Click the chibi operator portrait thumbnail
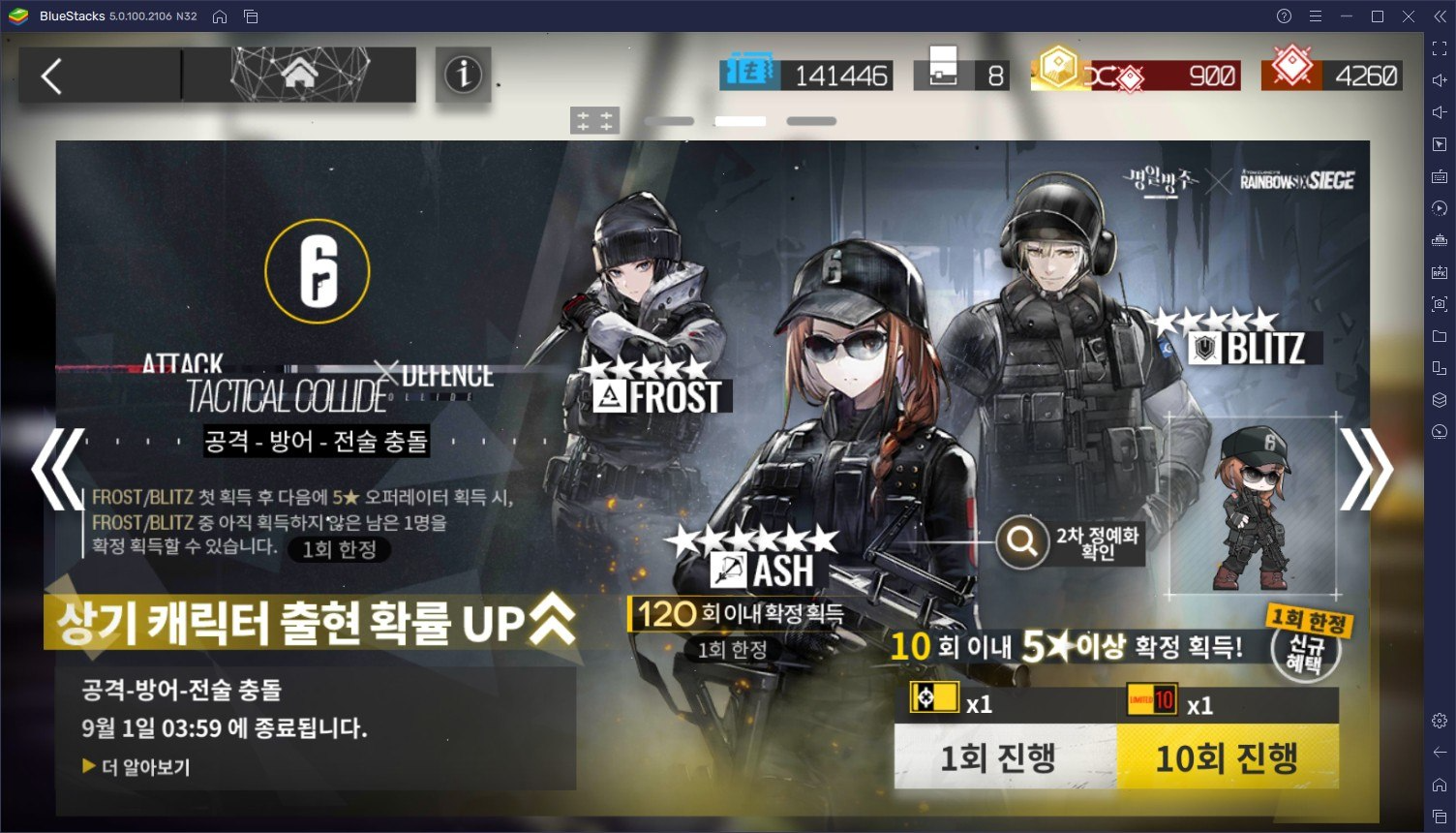Screen dimensions: 1456x833 click(x=1251, y=504)
